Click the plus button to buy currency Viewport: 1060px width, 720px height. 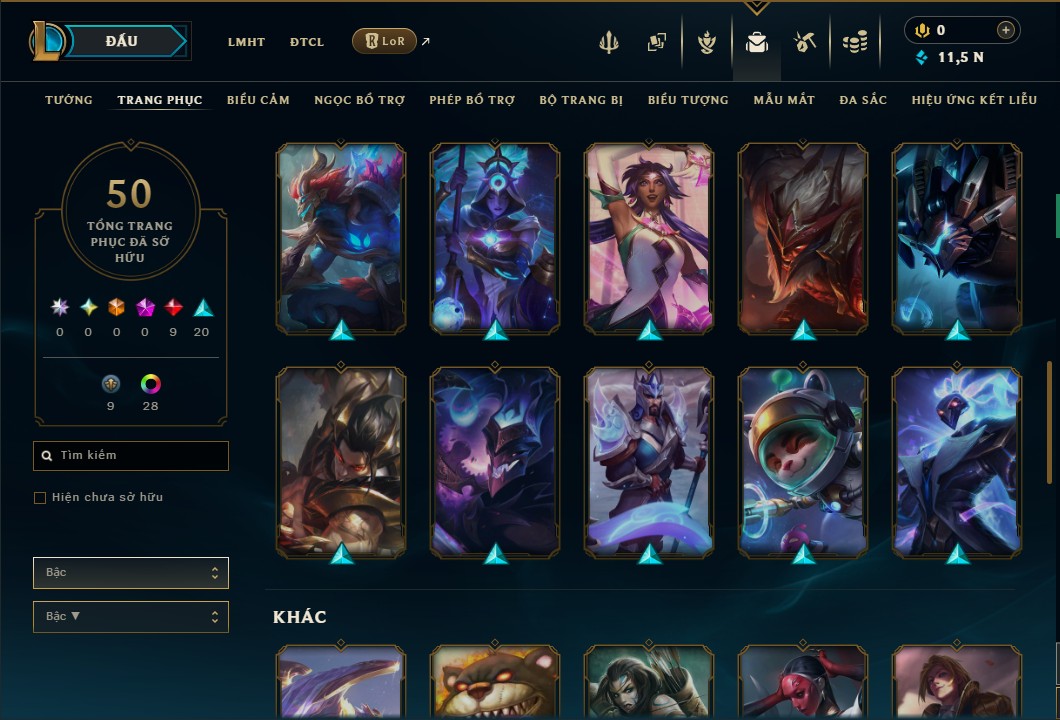click(1006, 31)
